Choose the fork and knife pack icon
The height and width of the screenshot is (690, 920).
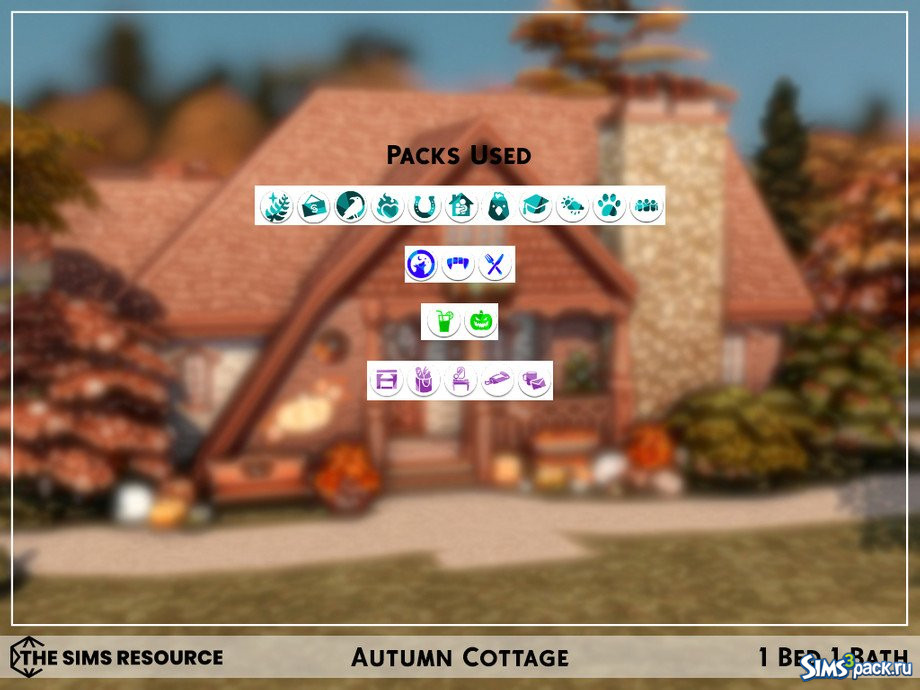point(495,265)
